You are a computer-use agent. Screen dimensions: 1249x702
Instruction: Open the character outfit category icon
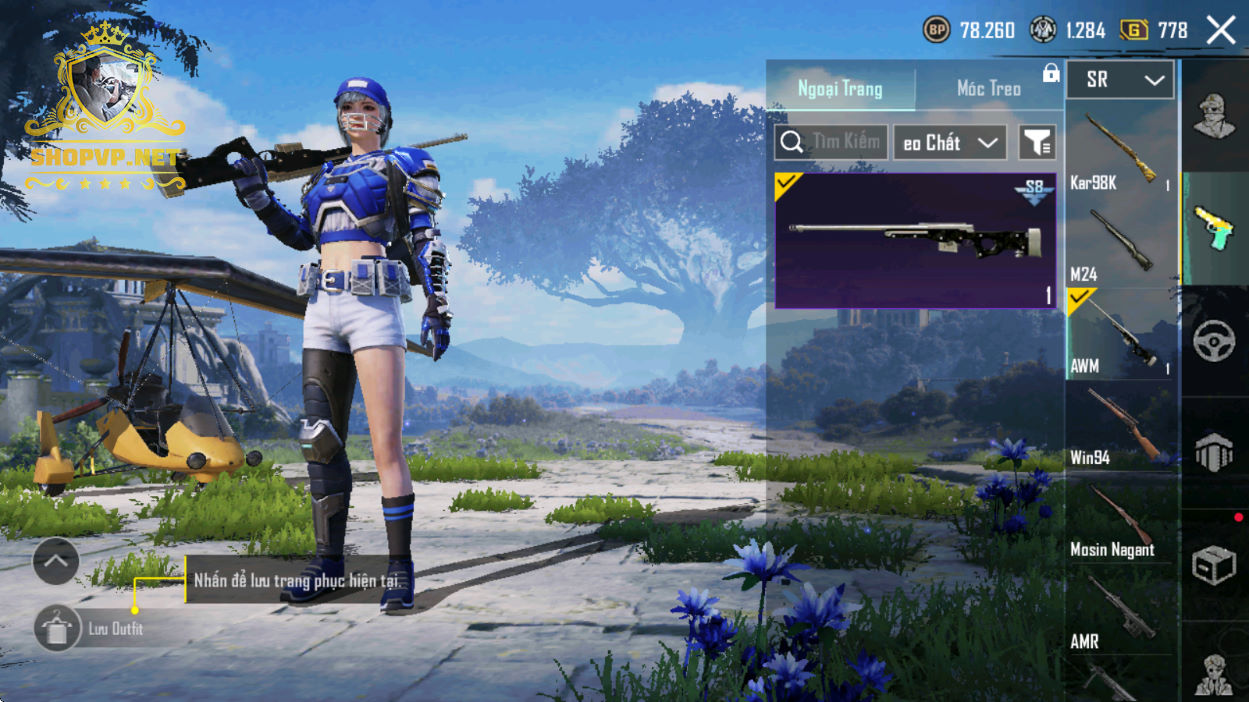point(1214,116)
